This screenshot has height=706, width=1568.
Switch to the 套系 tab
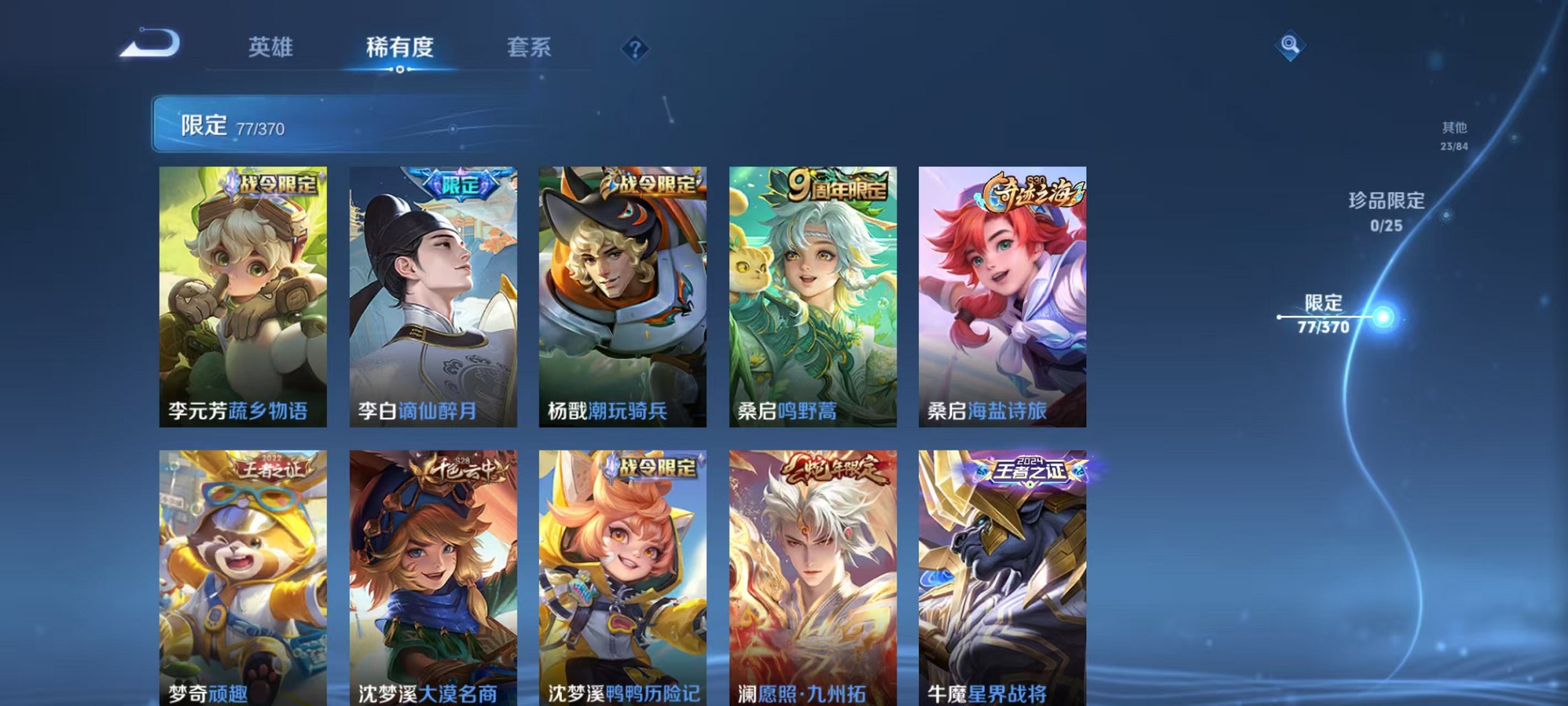tap(529, 47)
